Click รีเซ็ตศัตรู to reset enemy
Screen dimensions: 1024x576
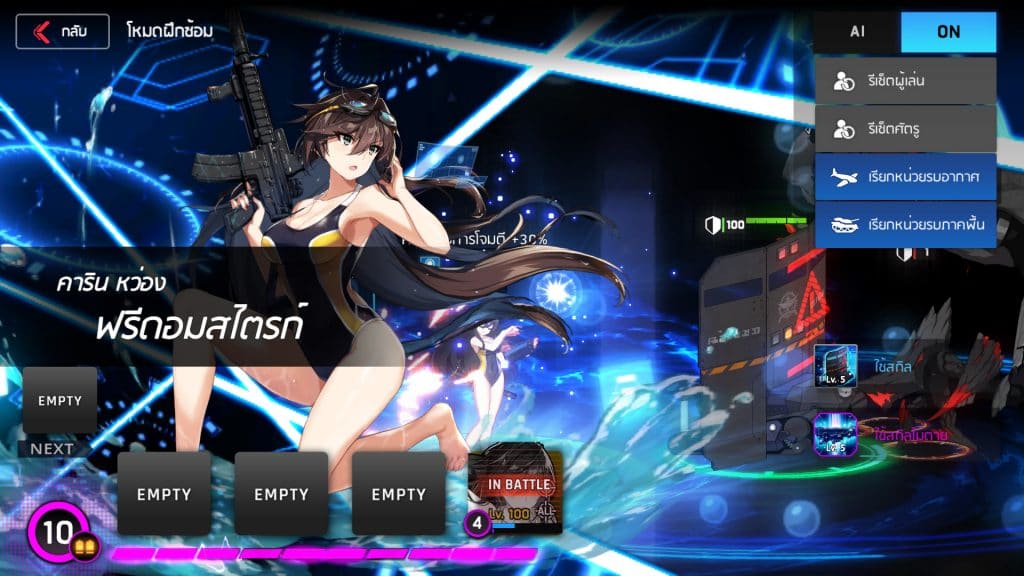[905, 129]
